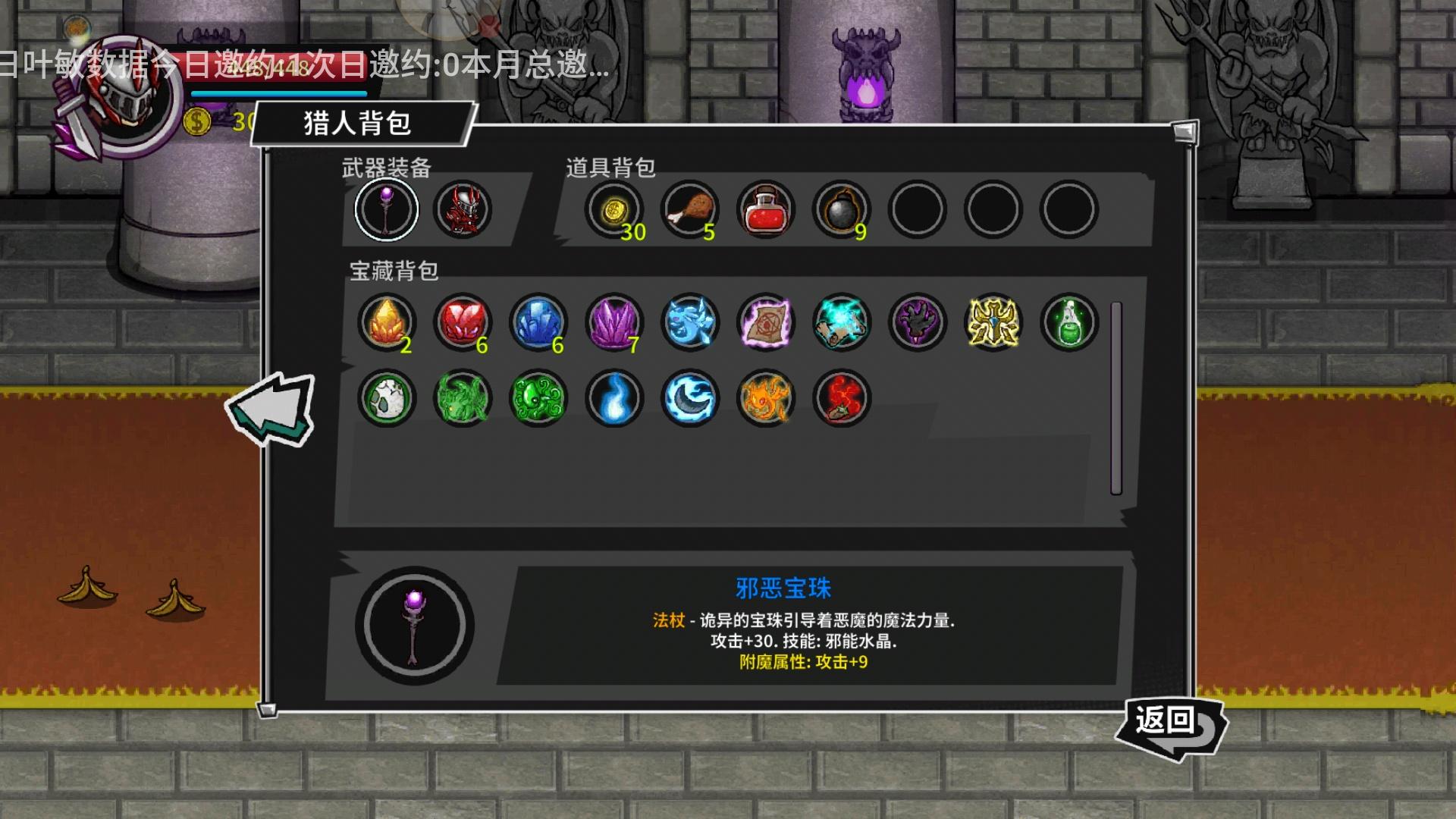Click the blue flame treasure item
The image size is (1456, 819).
pos(613,400)
